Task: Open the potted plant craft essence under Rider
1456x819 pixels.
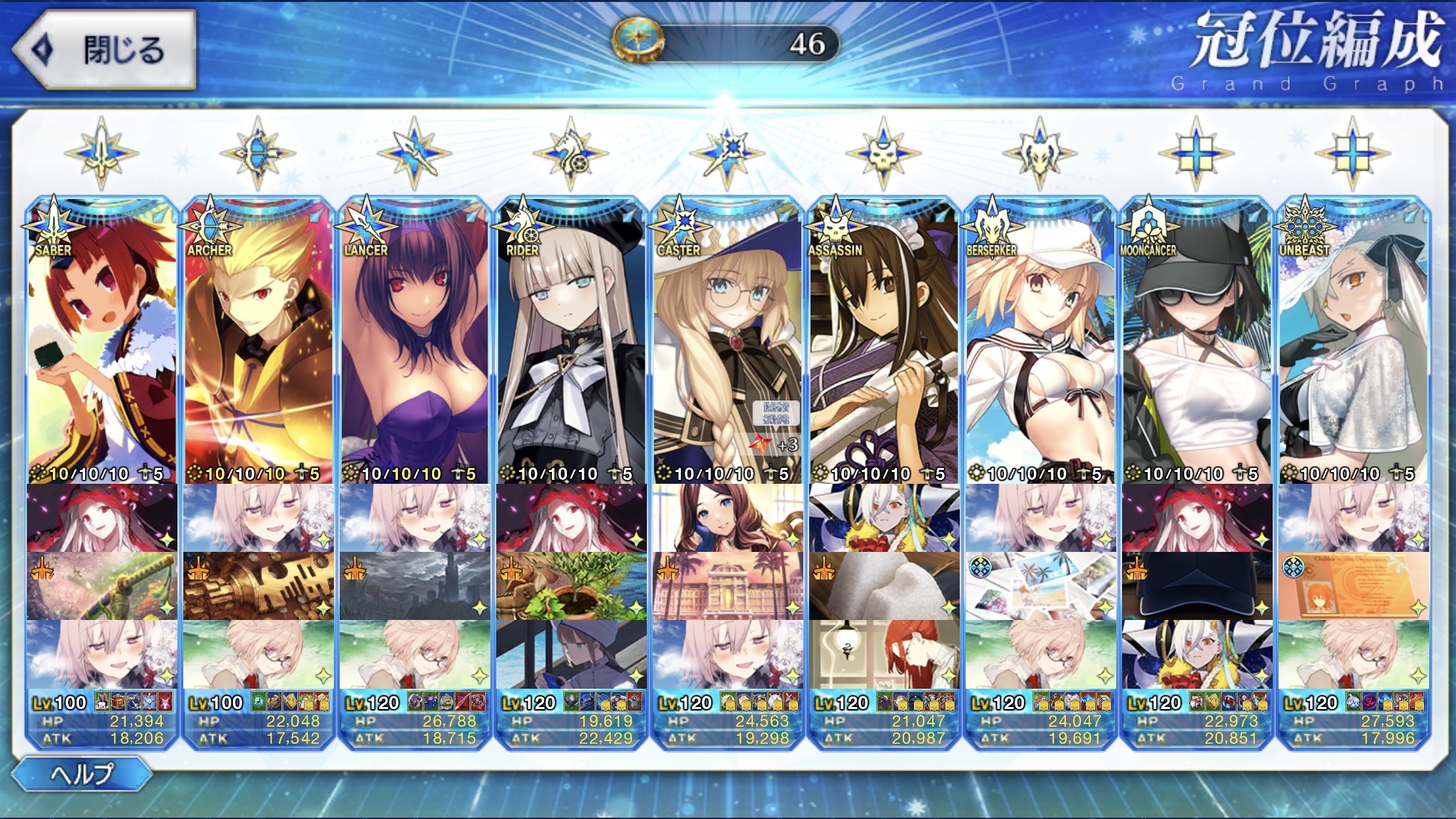Action: coord(571,586)
